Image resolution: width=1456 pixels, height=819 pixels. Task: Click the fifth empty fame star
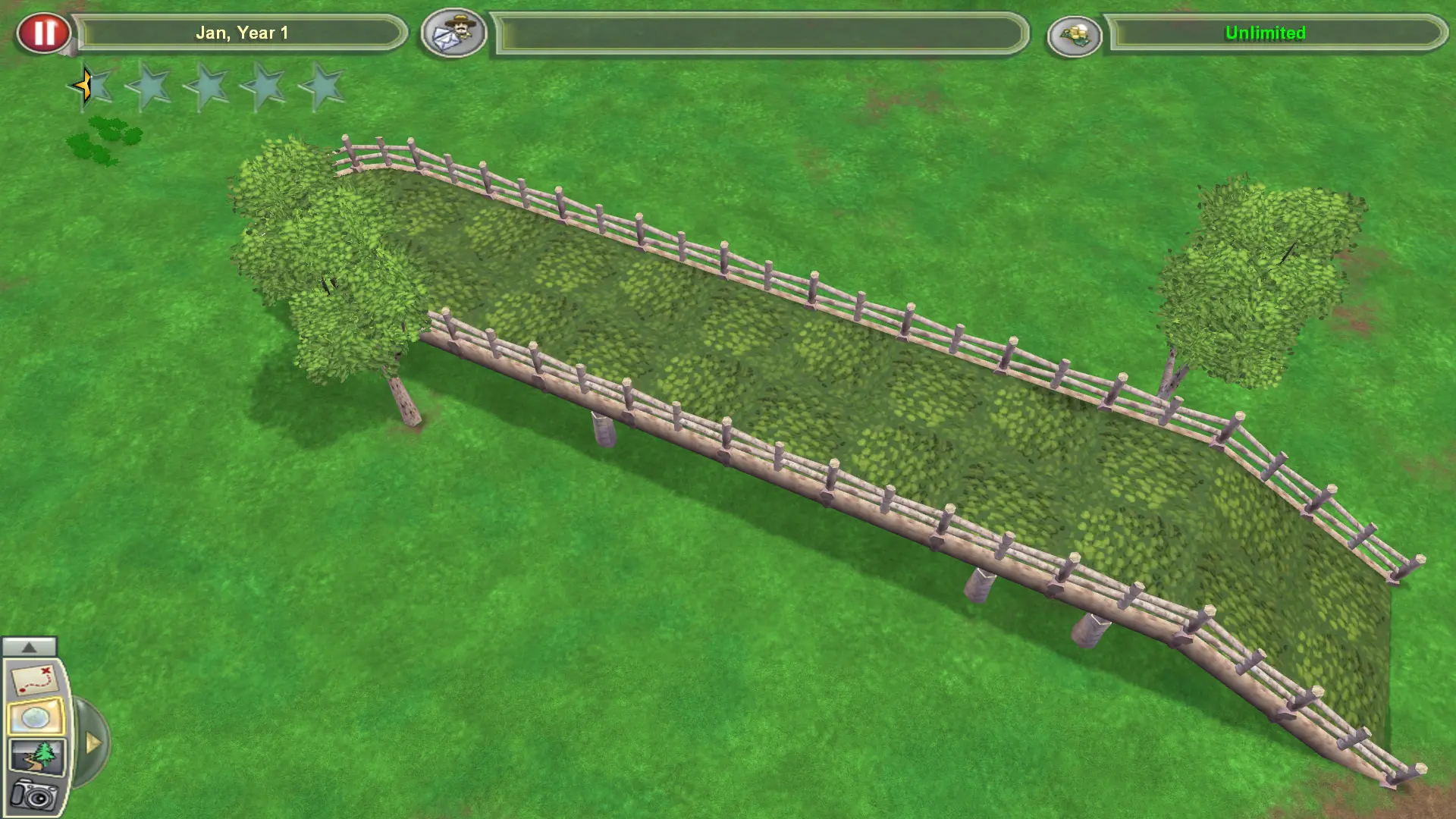326,86
